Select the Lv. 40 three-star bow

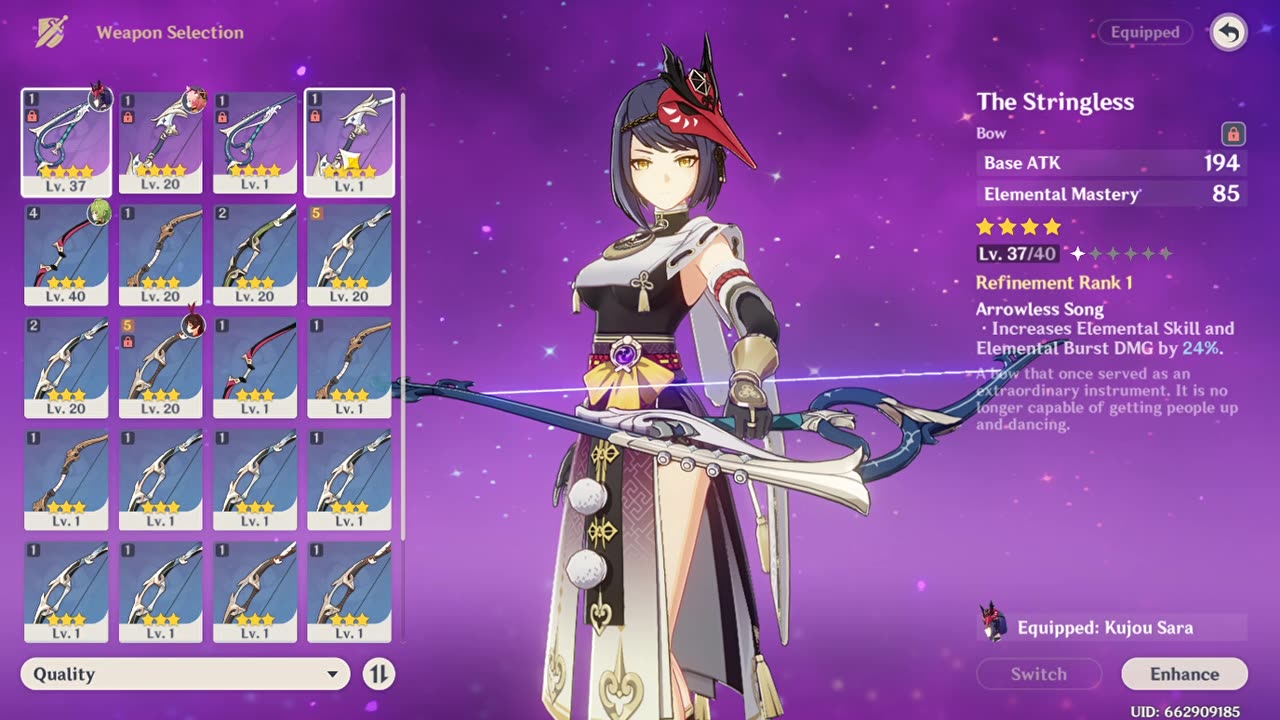pos(66,254)
